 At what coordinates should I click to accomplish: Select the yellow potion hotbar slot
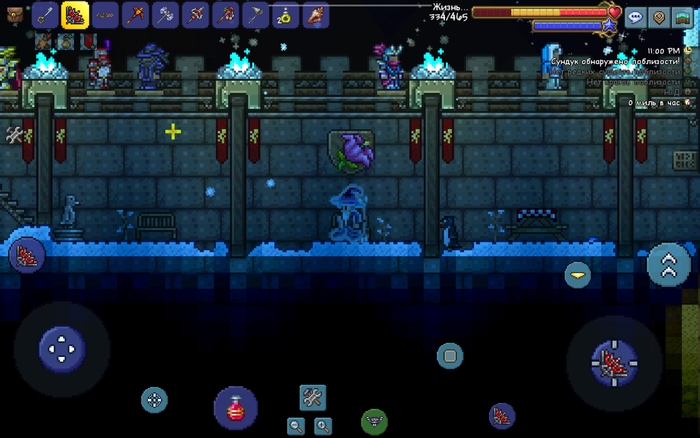(285, 14)
